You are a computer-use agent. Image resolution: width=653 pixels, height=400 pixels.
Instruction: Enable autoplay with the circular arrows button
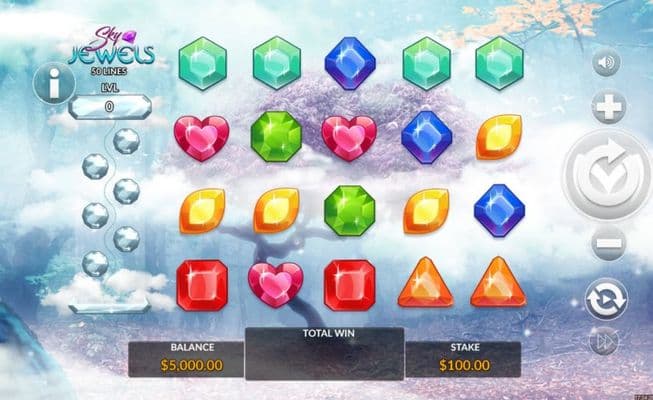pos(606,298)
